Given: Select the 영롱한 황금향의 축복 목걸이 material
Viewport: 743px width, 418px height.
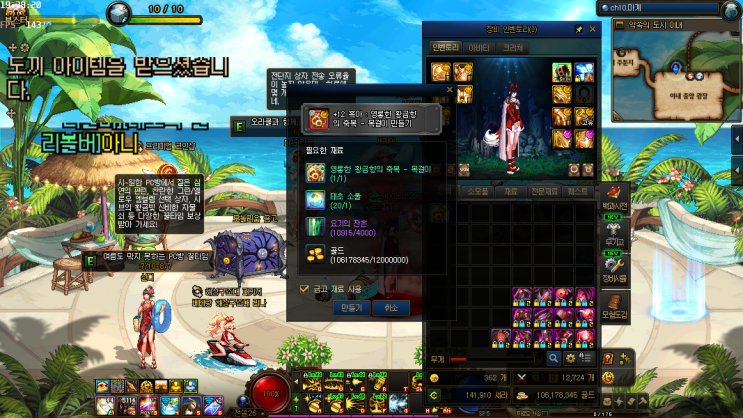Looking at the screenshot, I should 315,172.
